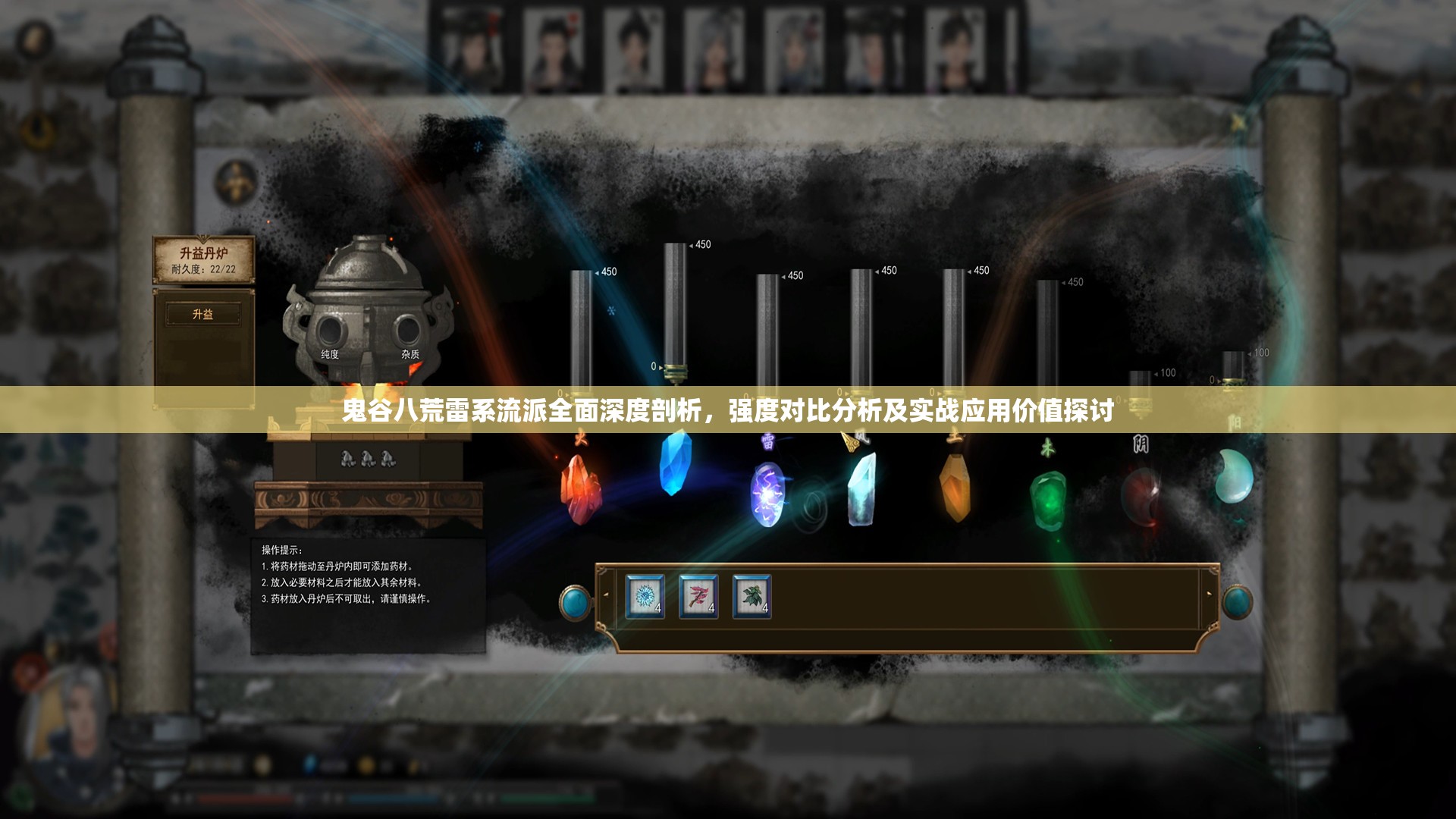1456x819 pixels.
Task: Choose the red leafy branch ingredient
Action: tap(698, 597)
